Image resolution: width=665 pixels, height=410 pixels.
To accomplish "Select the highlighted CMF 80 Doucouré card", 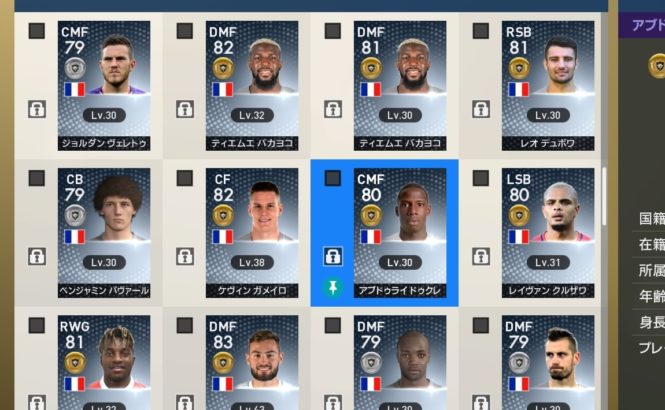I will tap(400, 232).
